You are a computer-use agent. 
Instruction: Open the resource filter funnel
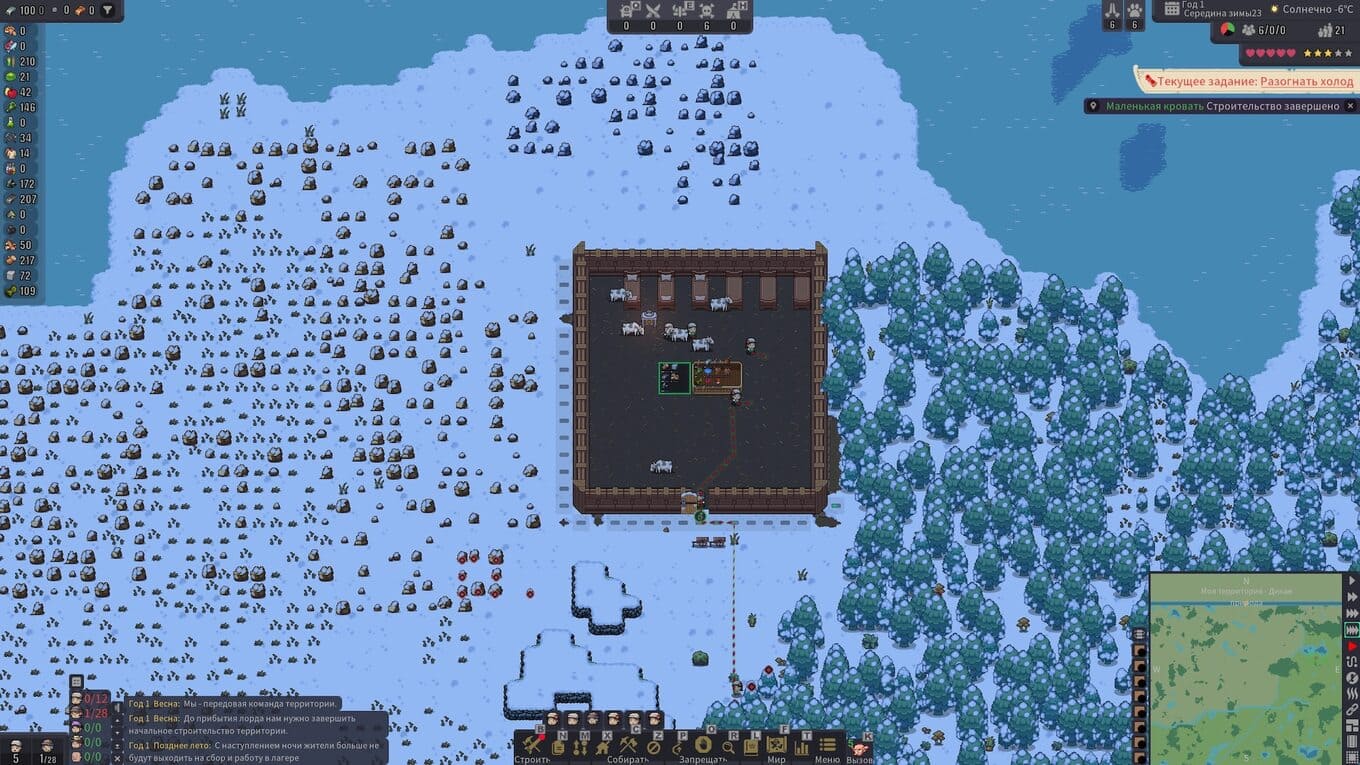pyautogui.click(x=107, y=10)
